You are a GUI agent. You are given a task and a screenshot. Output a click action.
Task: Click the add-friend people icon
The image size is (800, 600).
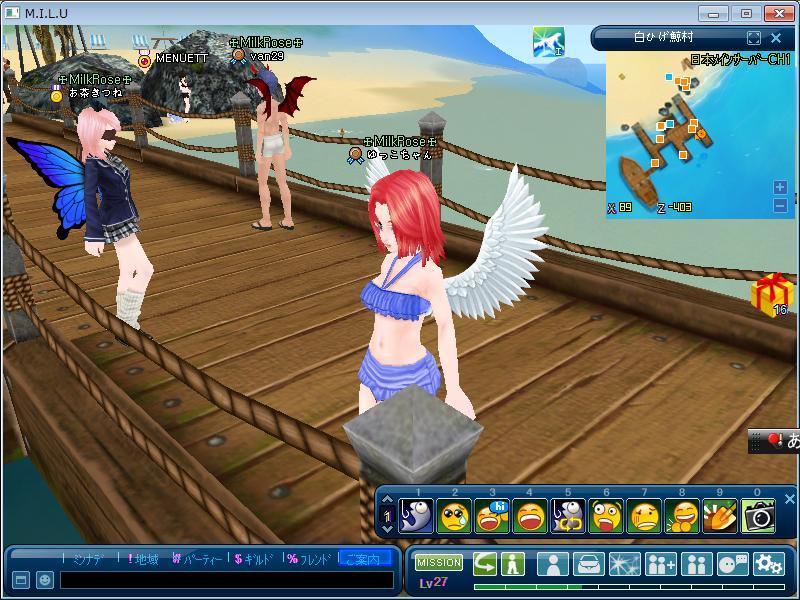pyautogui.click(x=660, y=564)
